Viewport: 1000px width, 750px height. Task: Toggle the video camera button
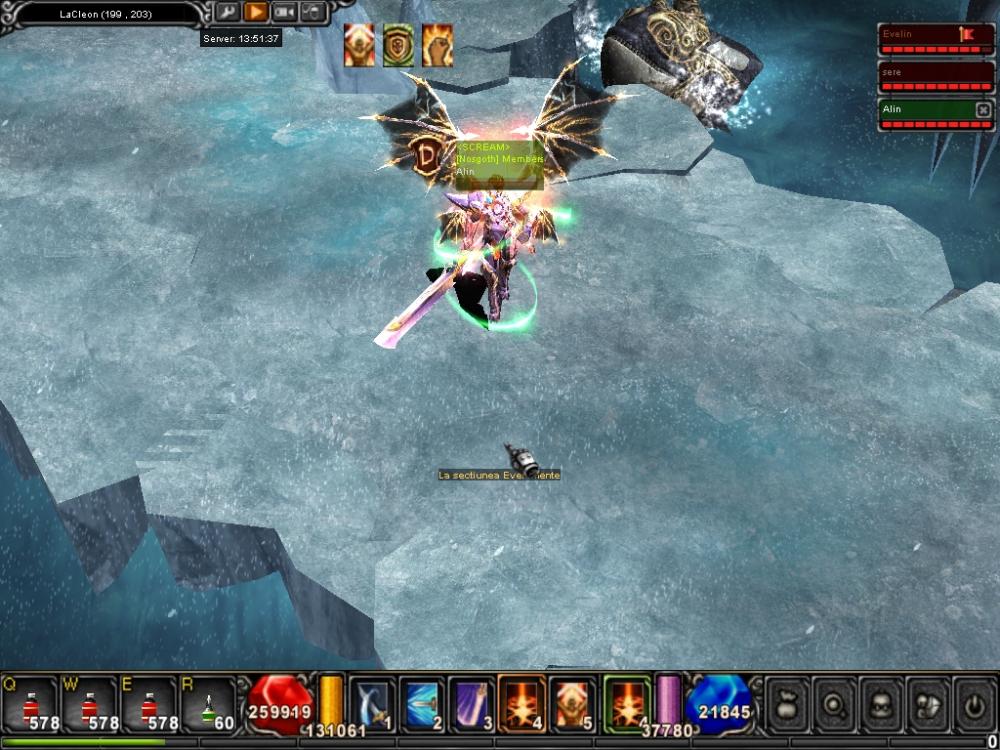coord(285,12)
